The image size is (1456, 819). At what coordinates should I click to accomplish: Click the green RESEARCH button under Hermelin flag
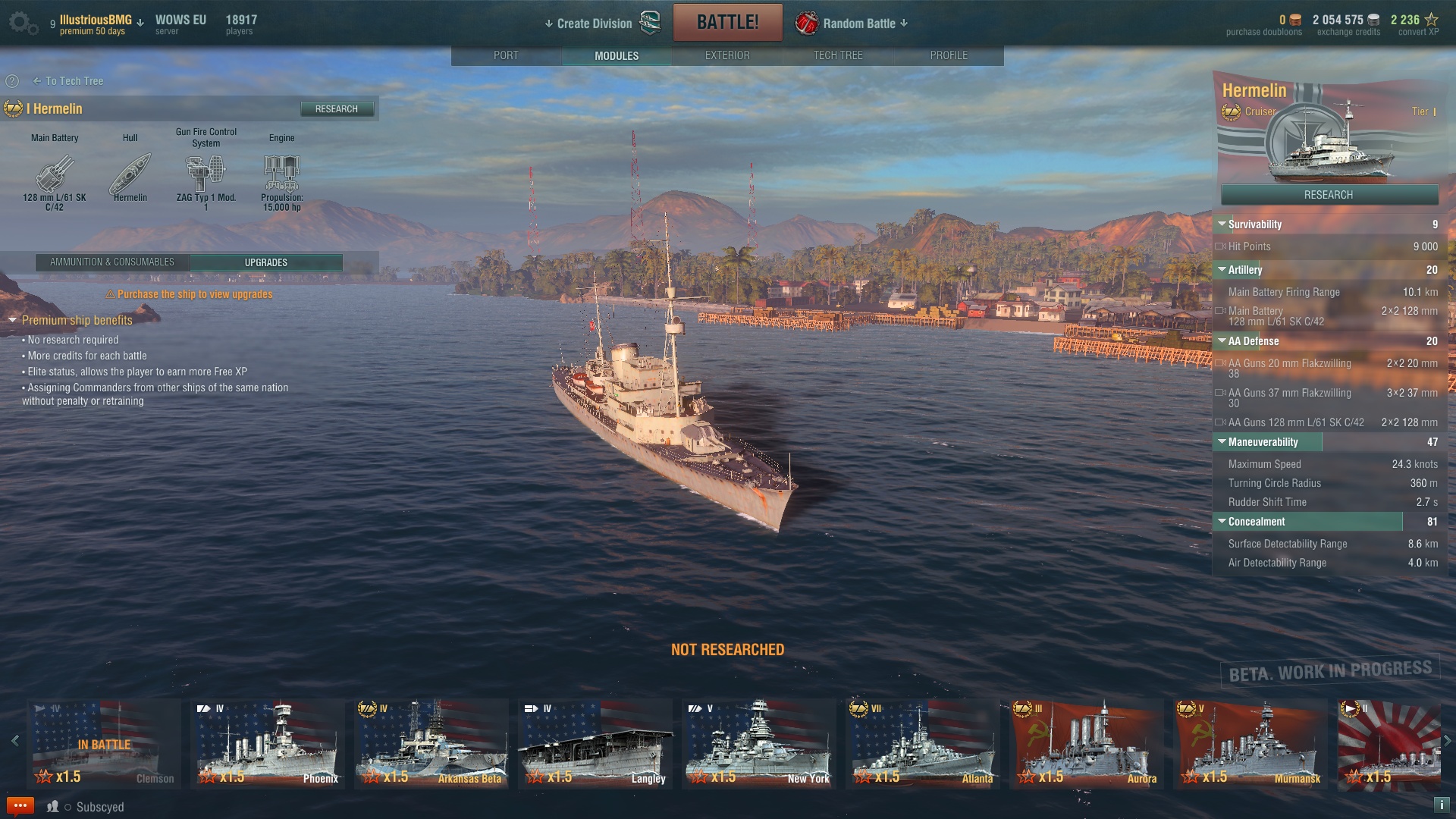tap(1329, 195)
